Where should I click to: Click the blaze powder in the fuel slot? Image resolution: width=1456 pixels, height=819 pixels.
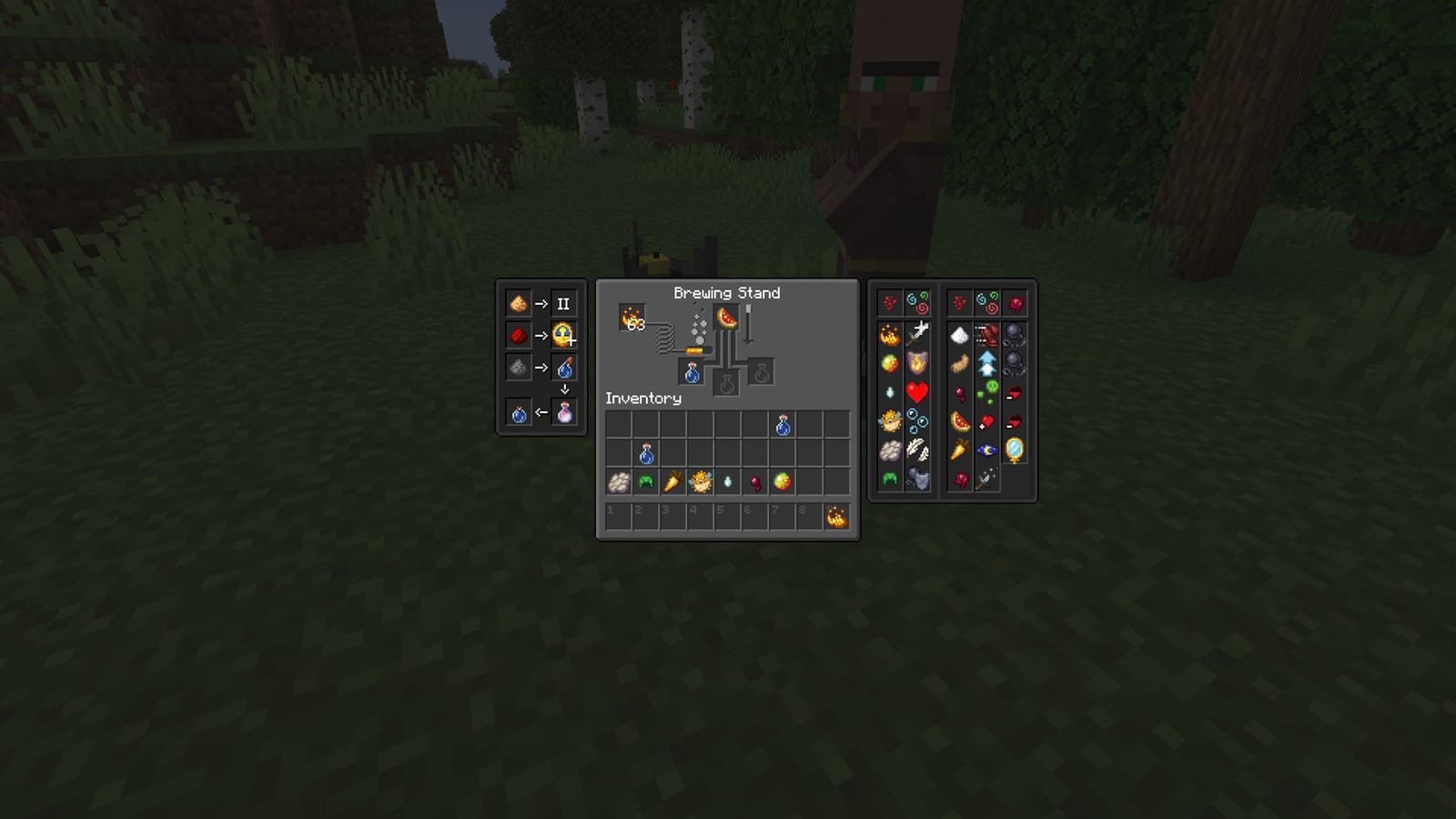pos(632,318)
